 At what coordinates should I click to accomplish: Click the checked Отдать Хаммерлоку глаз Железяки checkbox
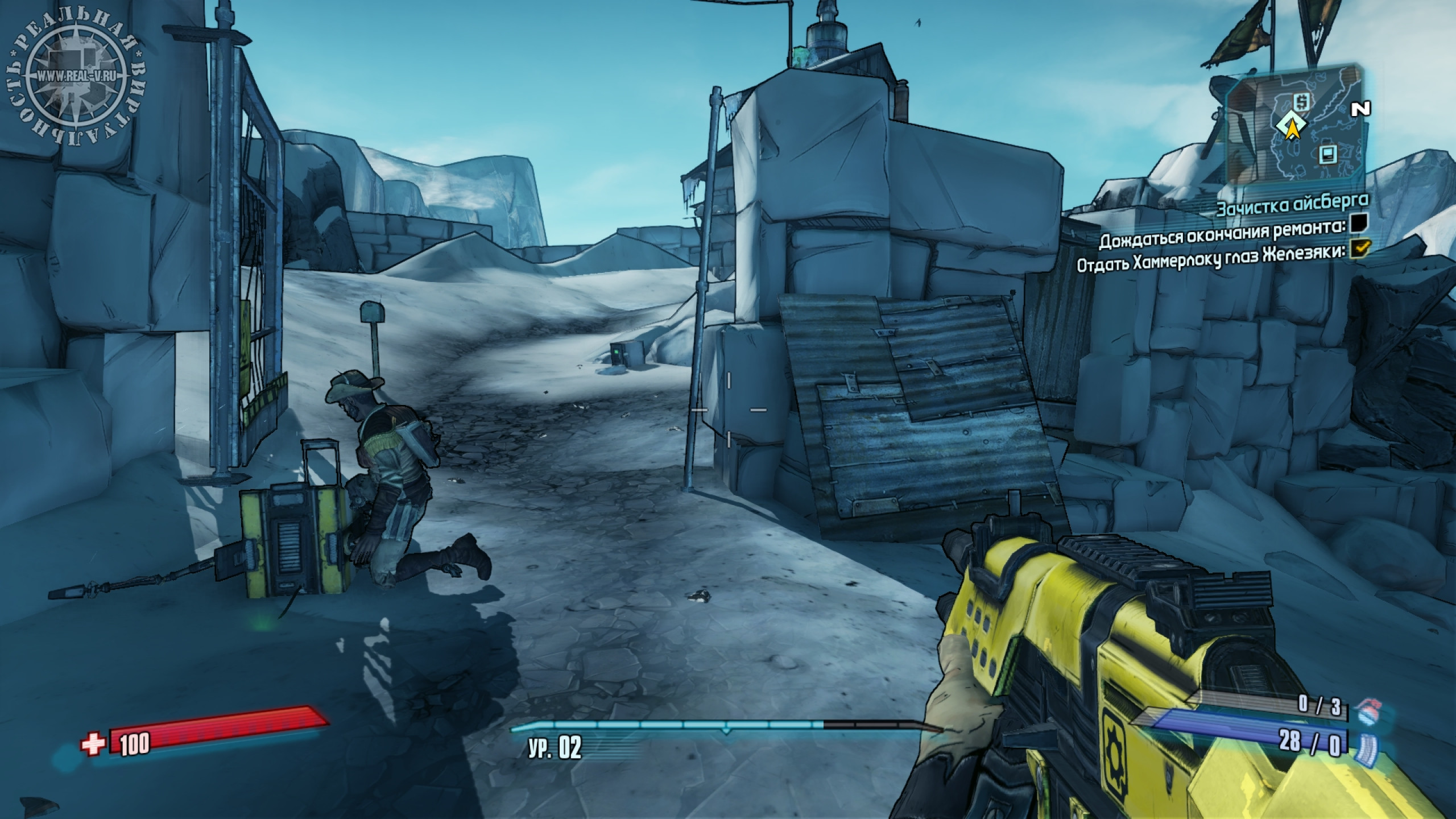pos(1356,249)
